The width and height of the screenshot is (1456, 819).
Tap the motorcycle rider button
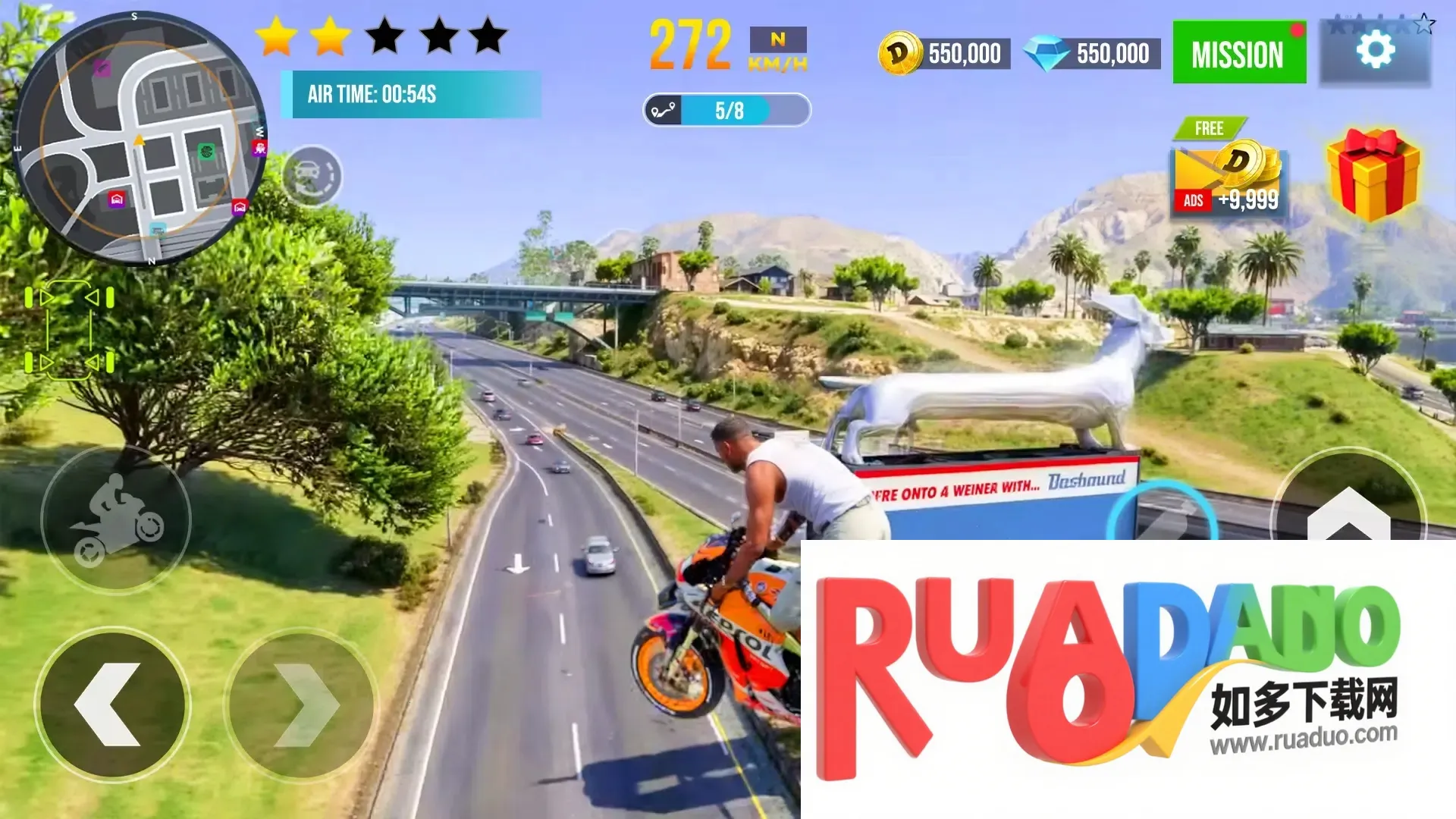(116, 519)
